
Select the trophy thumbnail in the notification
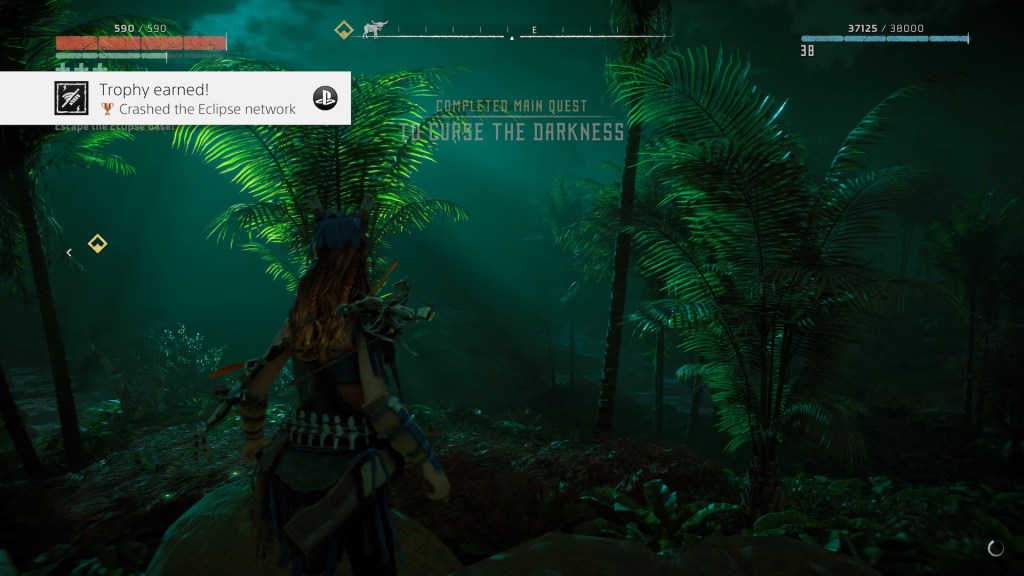tap(71, 98)
